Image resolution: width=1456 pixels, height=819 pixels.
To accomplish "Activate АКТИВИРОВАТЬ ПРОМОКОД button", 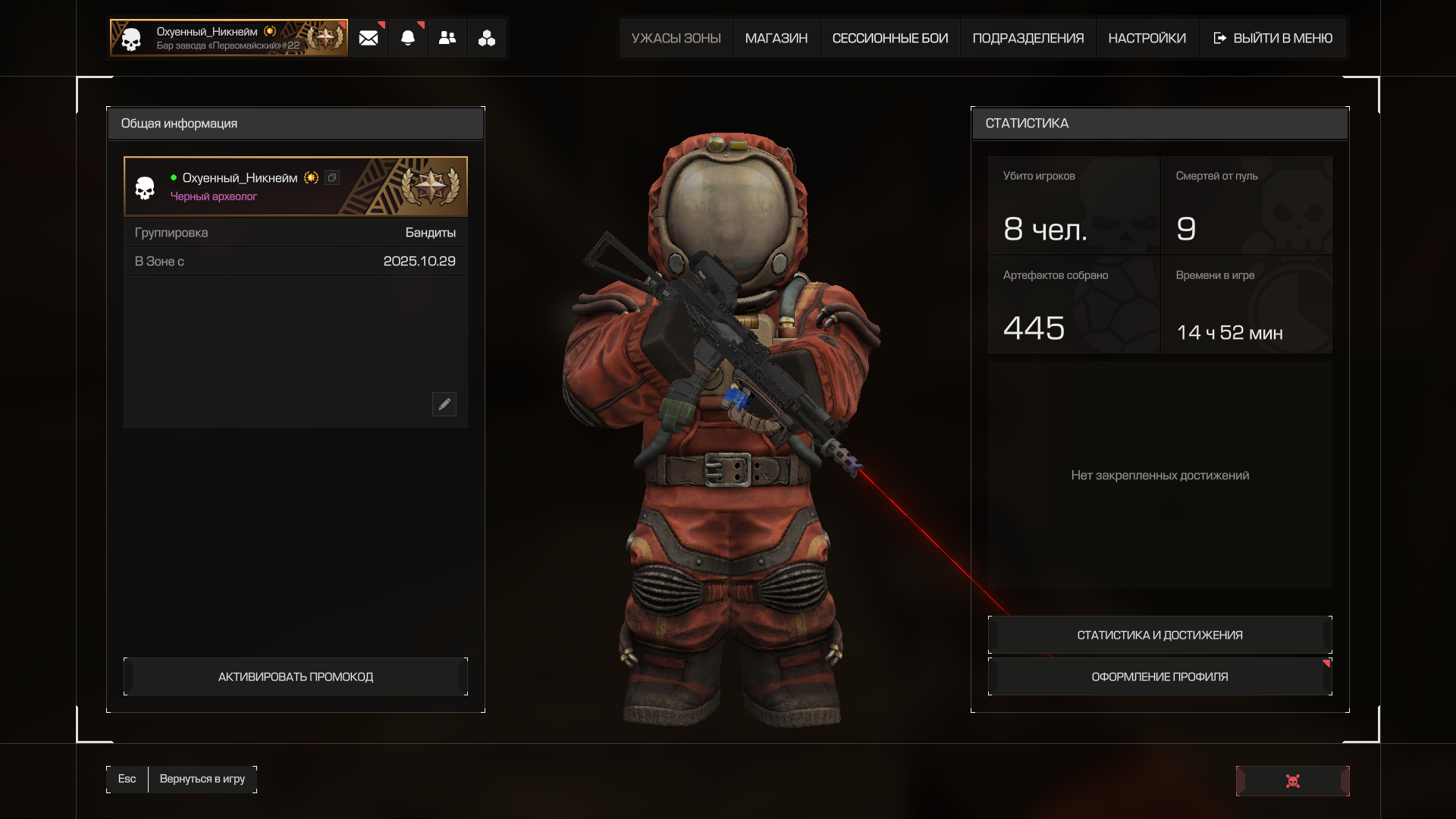I will pyautogui.click(x=296, y=676).
